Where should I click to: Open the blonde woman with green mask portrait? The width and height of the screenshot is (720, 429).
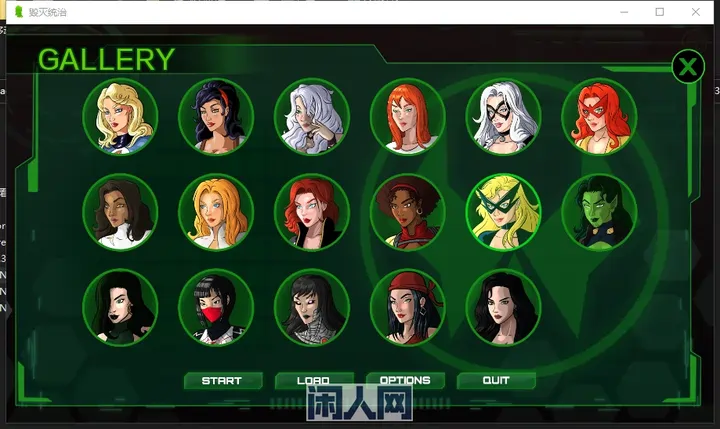point(503,212)
